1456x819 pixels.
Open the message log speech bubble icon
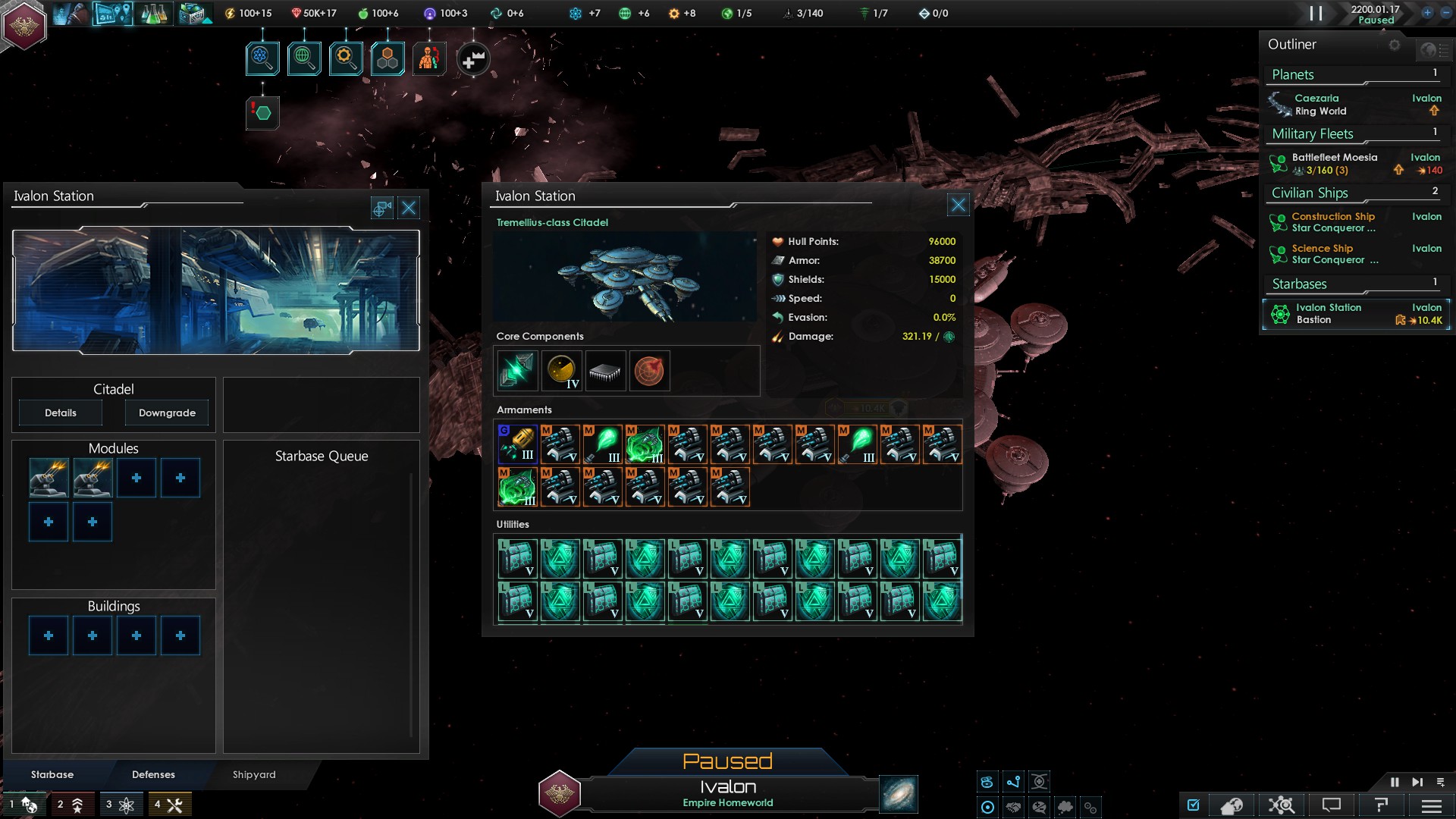[1331, 805]
